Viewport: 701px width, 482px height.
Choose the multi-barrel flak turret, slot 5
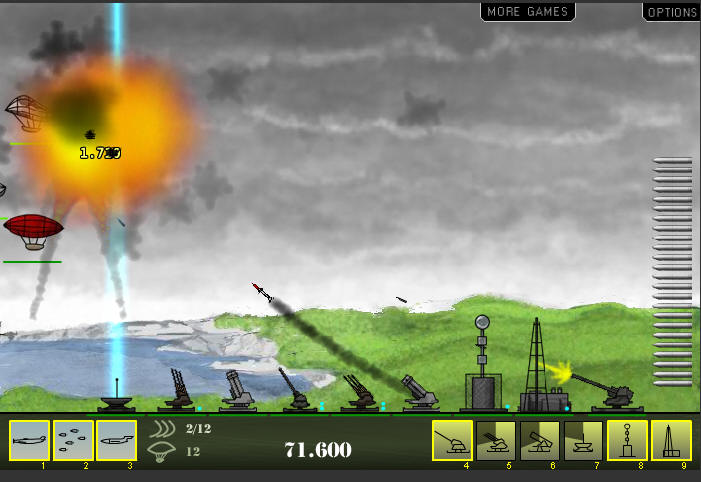click(496, 440)
